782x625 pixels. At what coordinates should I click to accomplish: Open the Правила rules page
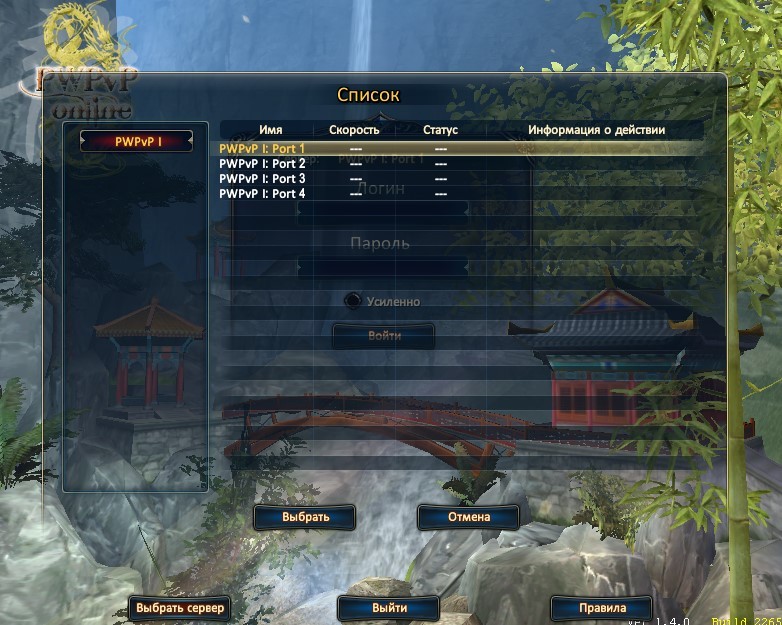pyautogui.click(x=602, y=607)
